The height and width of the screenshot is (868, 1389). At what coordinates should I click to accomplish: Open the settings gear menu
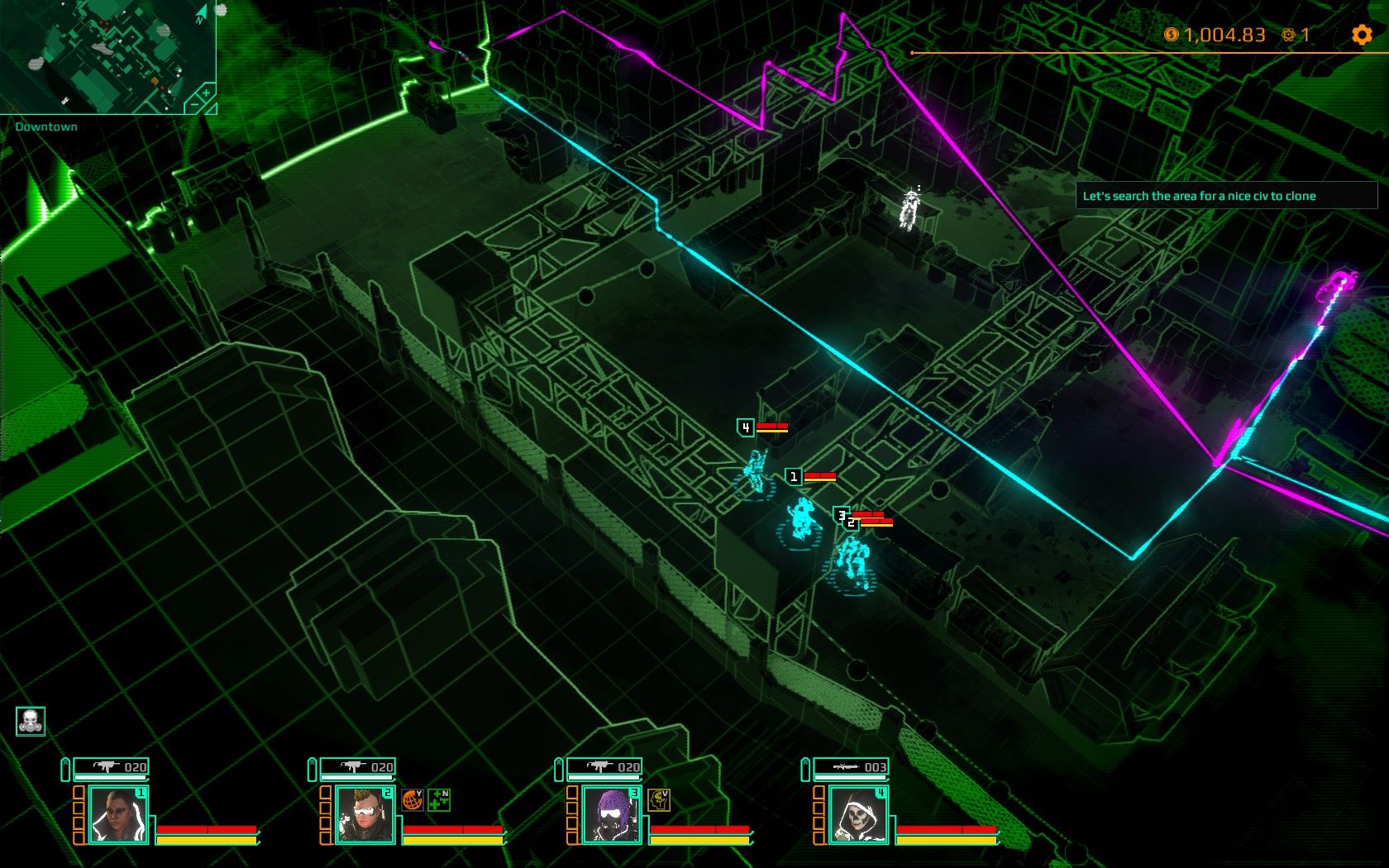[1361, 35]
